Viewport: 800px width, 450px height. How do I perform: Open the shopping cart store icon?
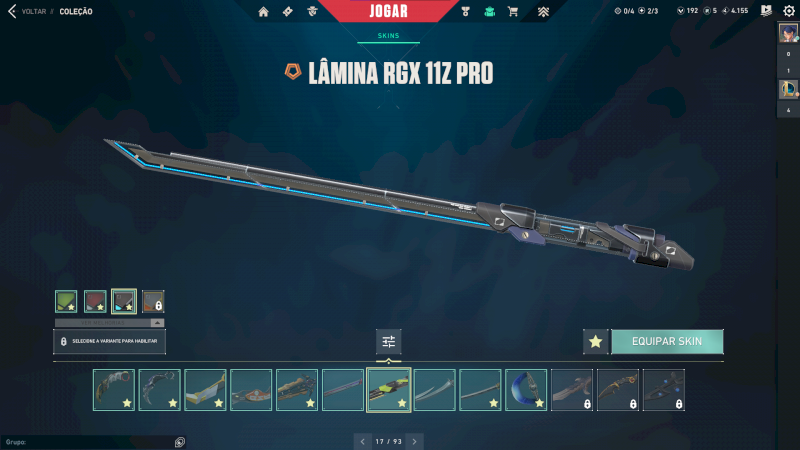pos(513,12)
